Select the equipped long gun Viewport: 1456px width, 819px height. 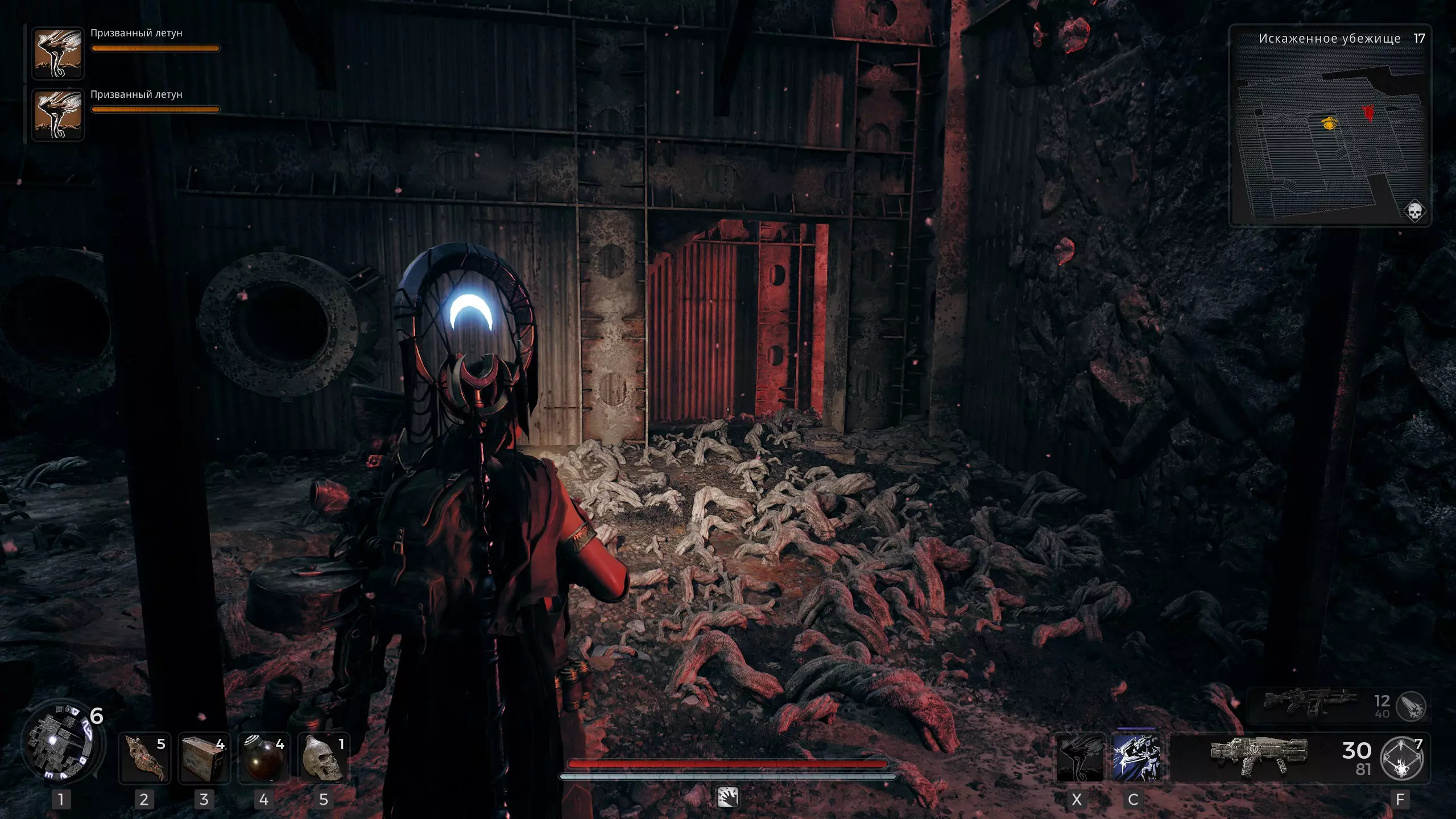pyautogui.click(x=1259, y=756)
